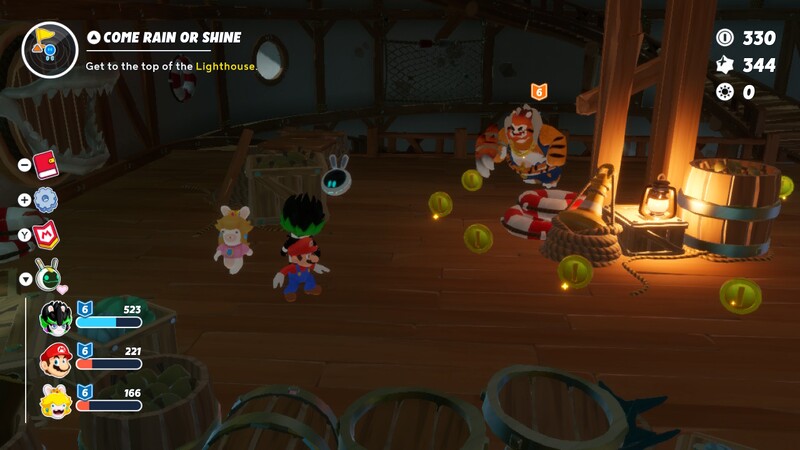Open the circular minimap radar
Viewport: 800px width, 450px height.
49,49
